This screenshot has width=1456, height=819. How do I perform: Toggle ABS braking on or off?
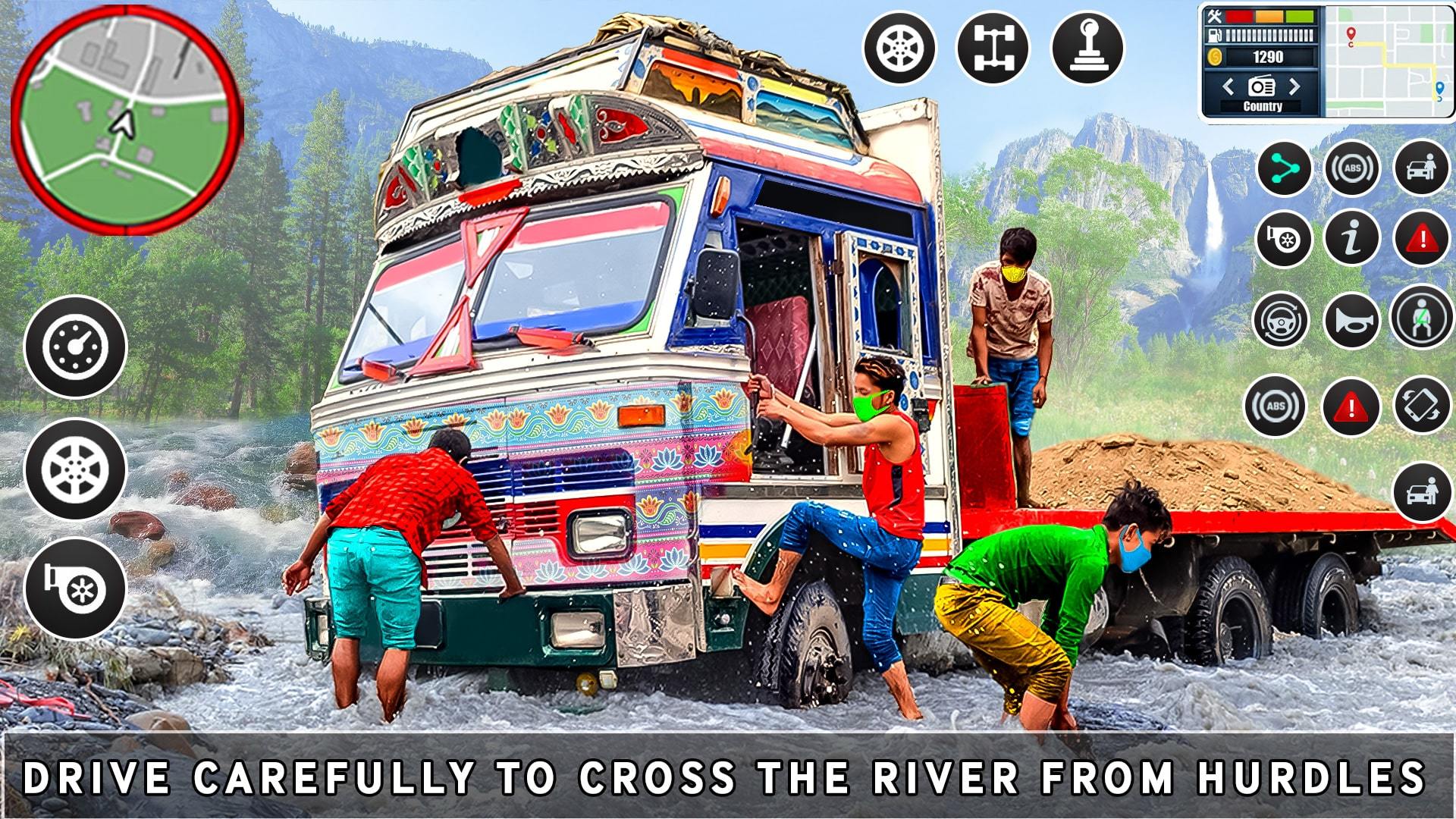tap(1354, 168)
